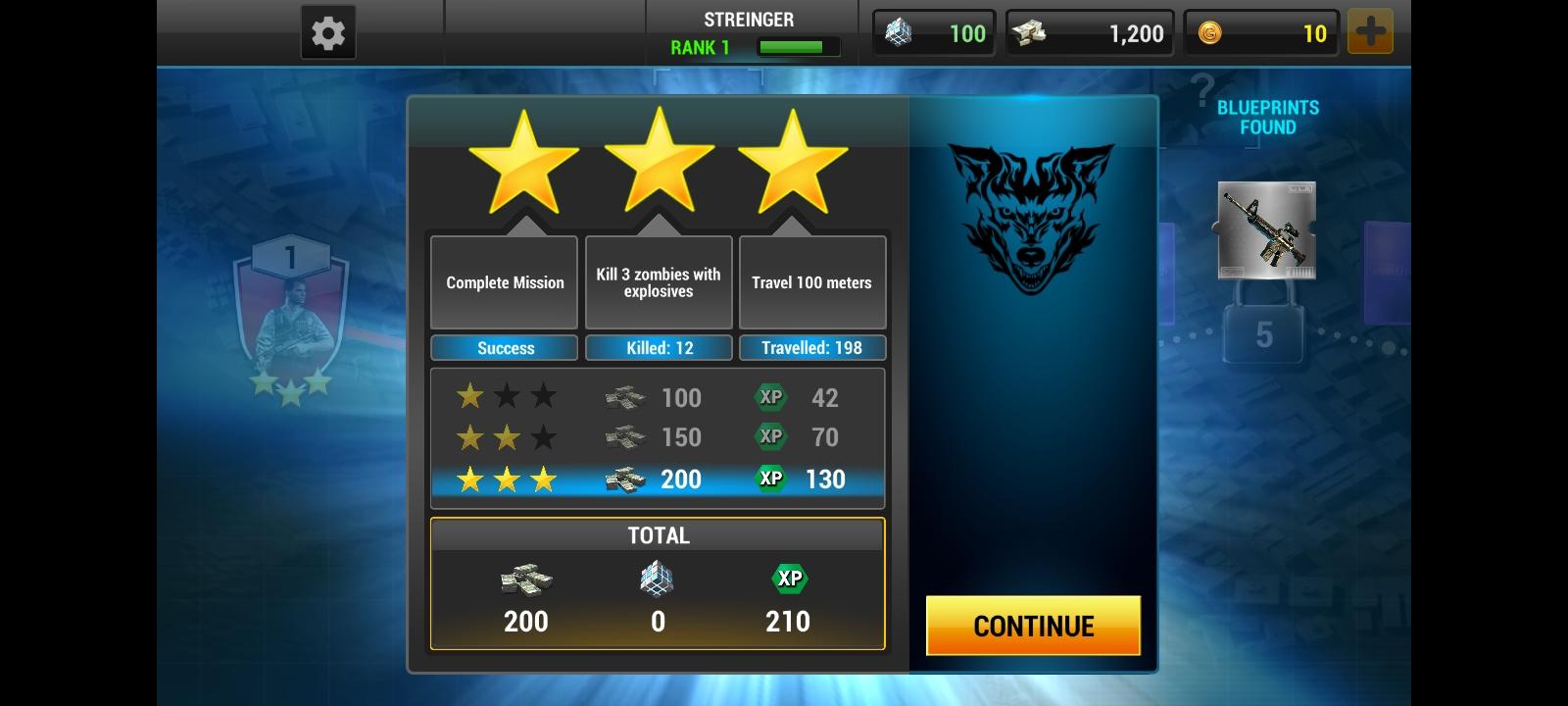Image resolution: width=1568 pixels, height=706 pixels.
Task: Open the settings gear menu
Action: pos(327,30)
